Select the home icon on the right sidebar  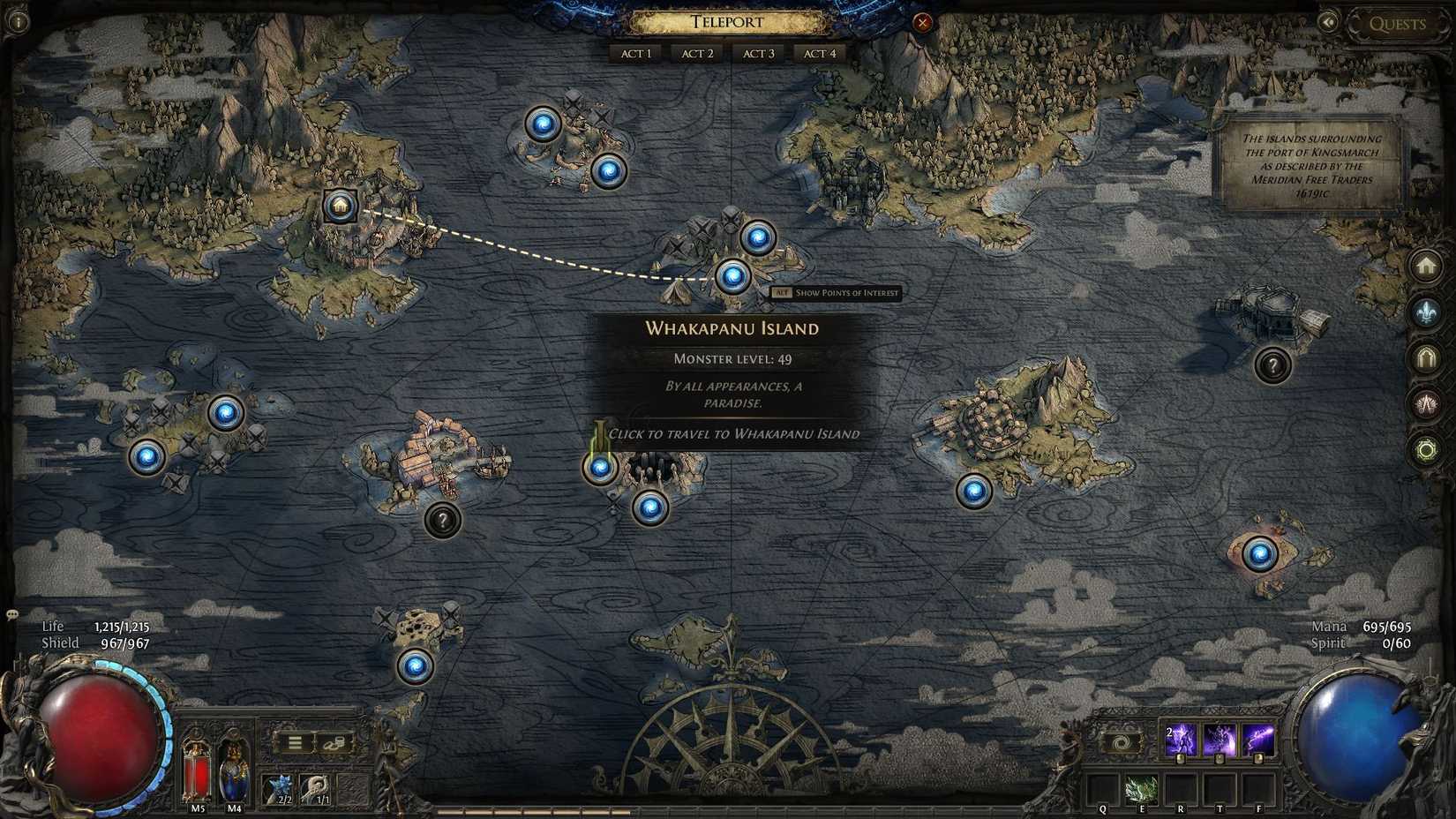1428,267
